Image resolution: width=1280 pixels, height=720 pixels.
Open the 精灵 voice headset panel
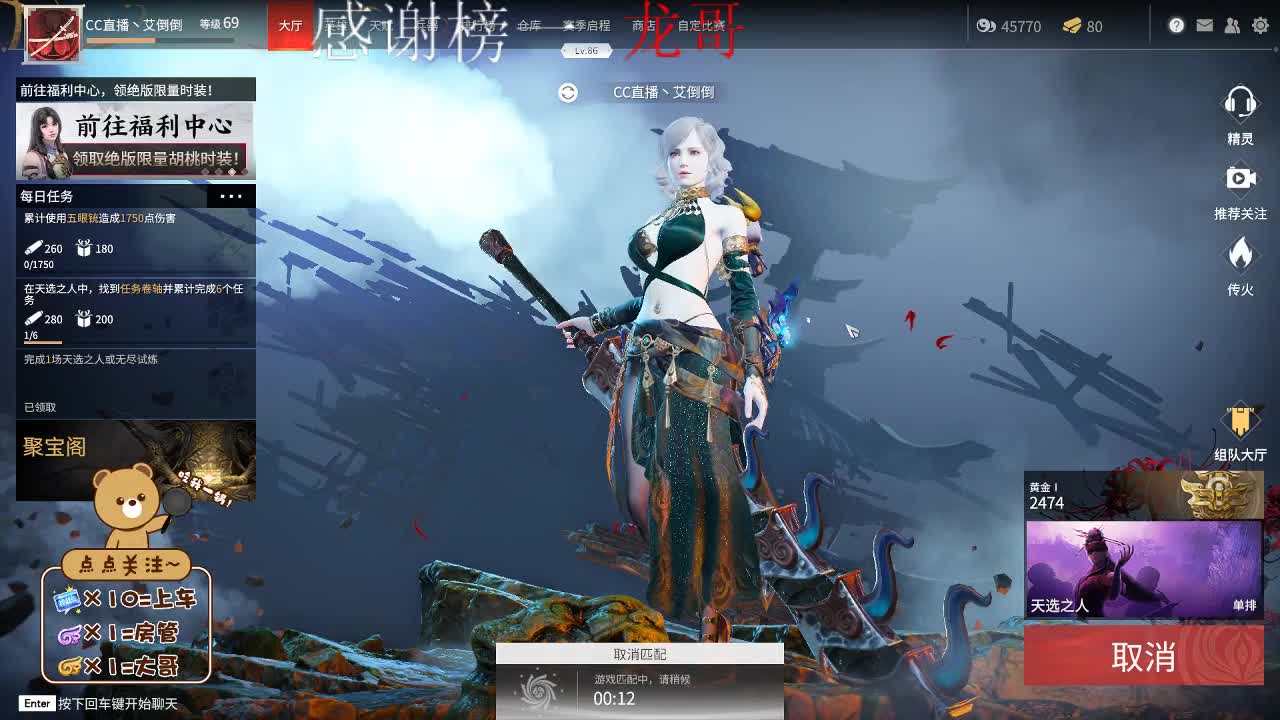[x=1241, y=115]
